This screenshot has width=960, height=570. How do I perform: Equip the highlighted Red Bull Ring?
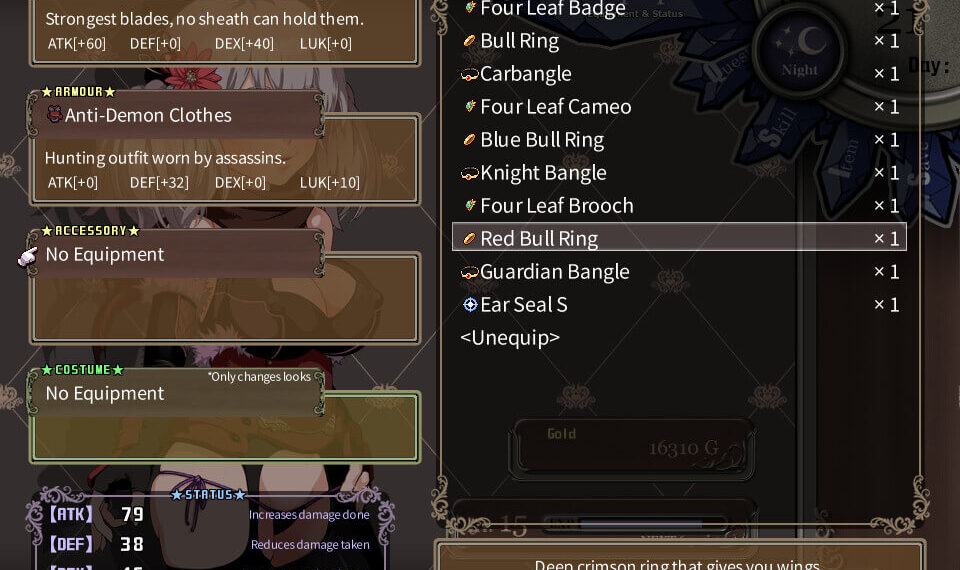click(539, 238)
